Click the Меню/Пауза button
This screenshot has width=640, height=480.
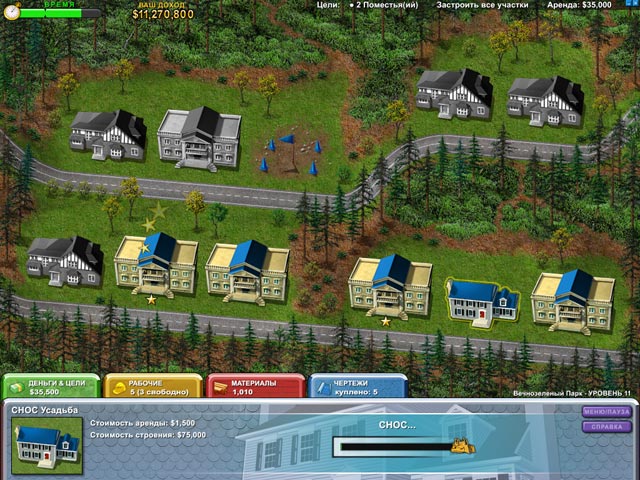coord(607,410)
